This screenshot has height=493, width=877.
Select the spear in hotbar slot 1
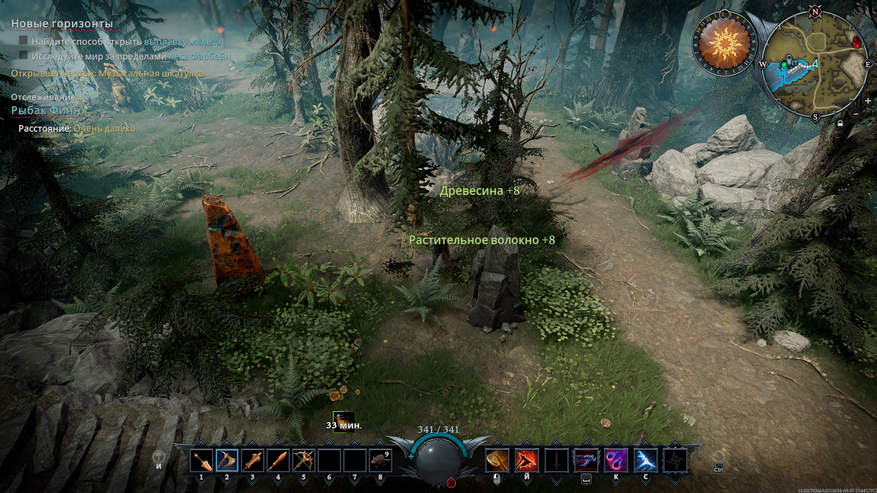point(201,460)
